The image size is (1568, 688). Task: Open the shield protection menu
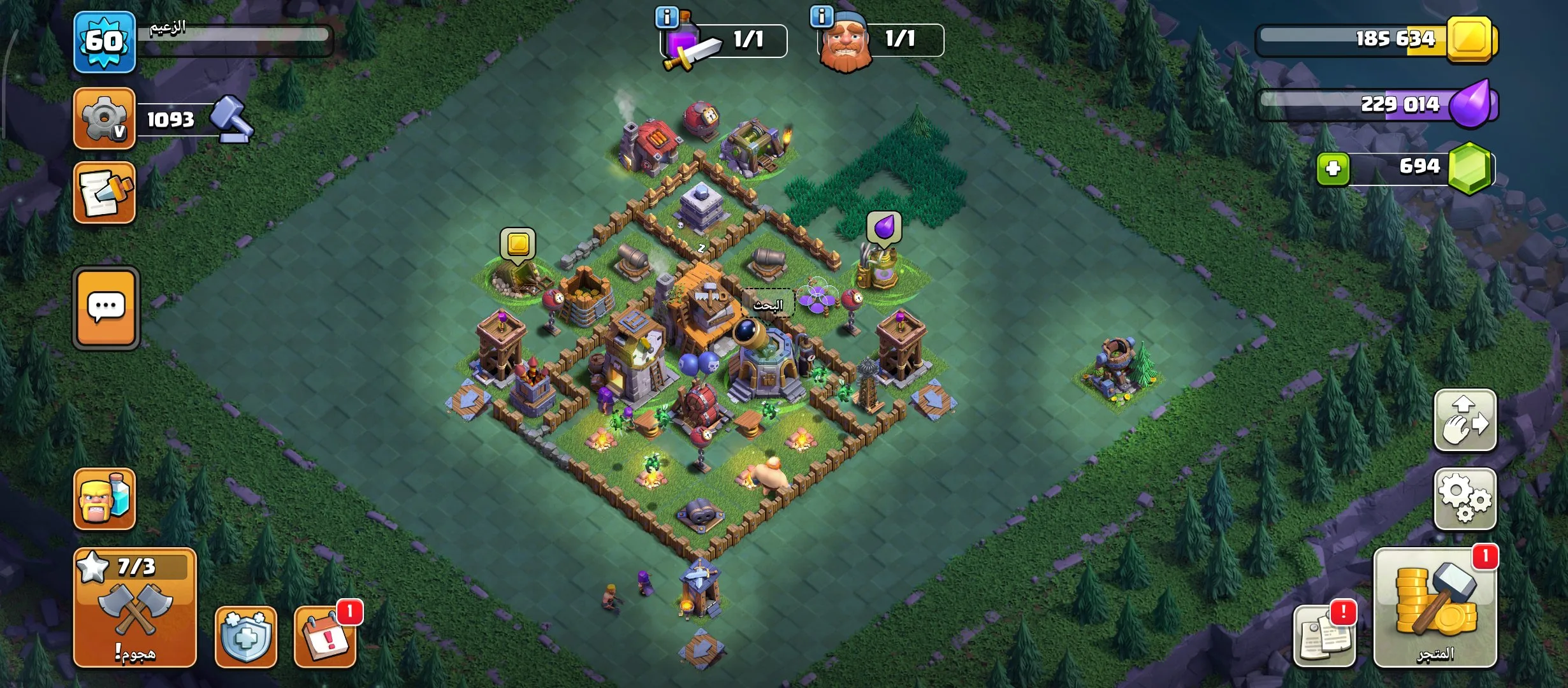click(246, 636)
